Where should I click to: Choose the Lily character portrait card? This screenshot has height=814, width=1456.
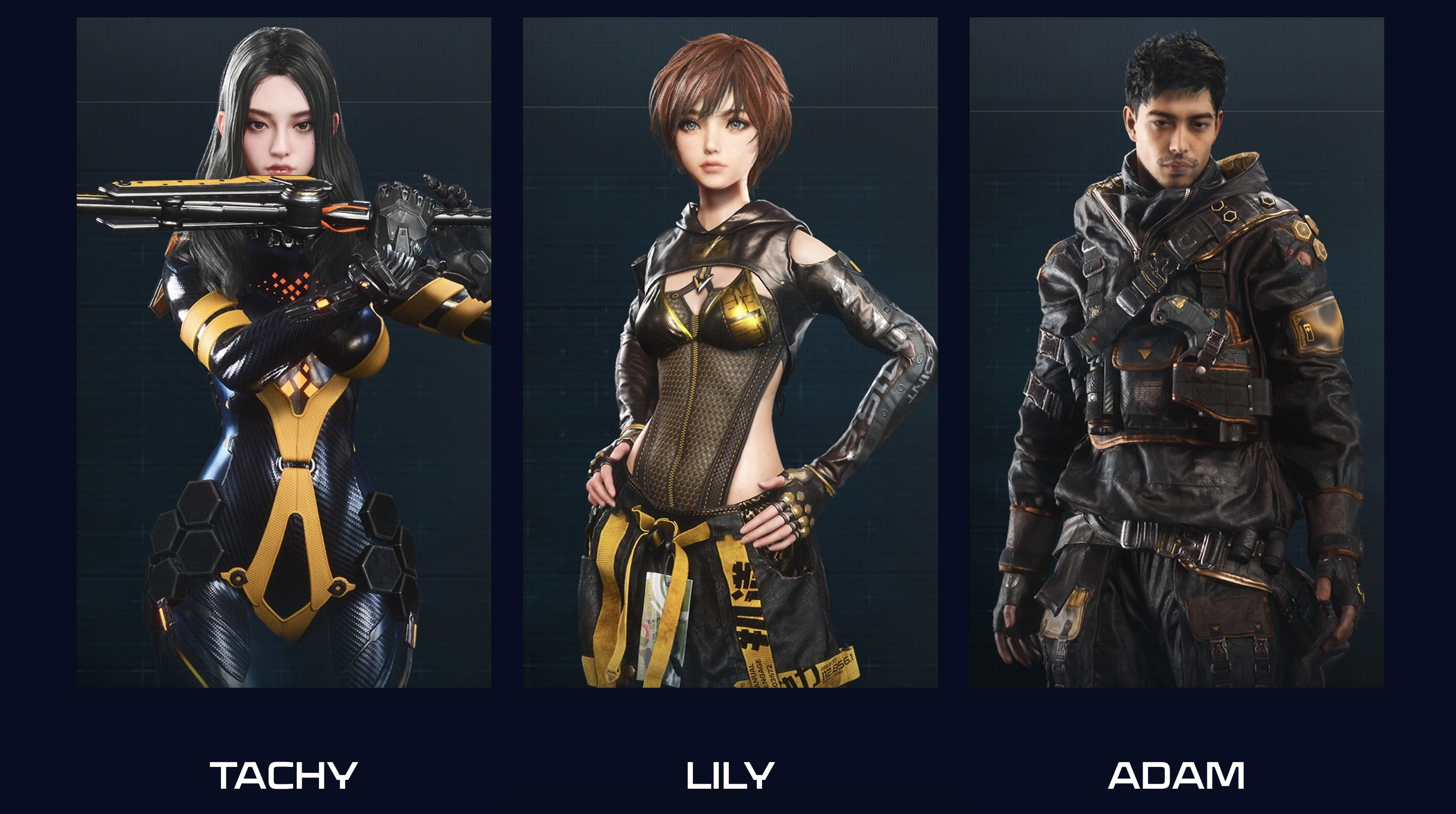[x=730, y=352]
